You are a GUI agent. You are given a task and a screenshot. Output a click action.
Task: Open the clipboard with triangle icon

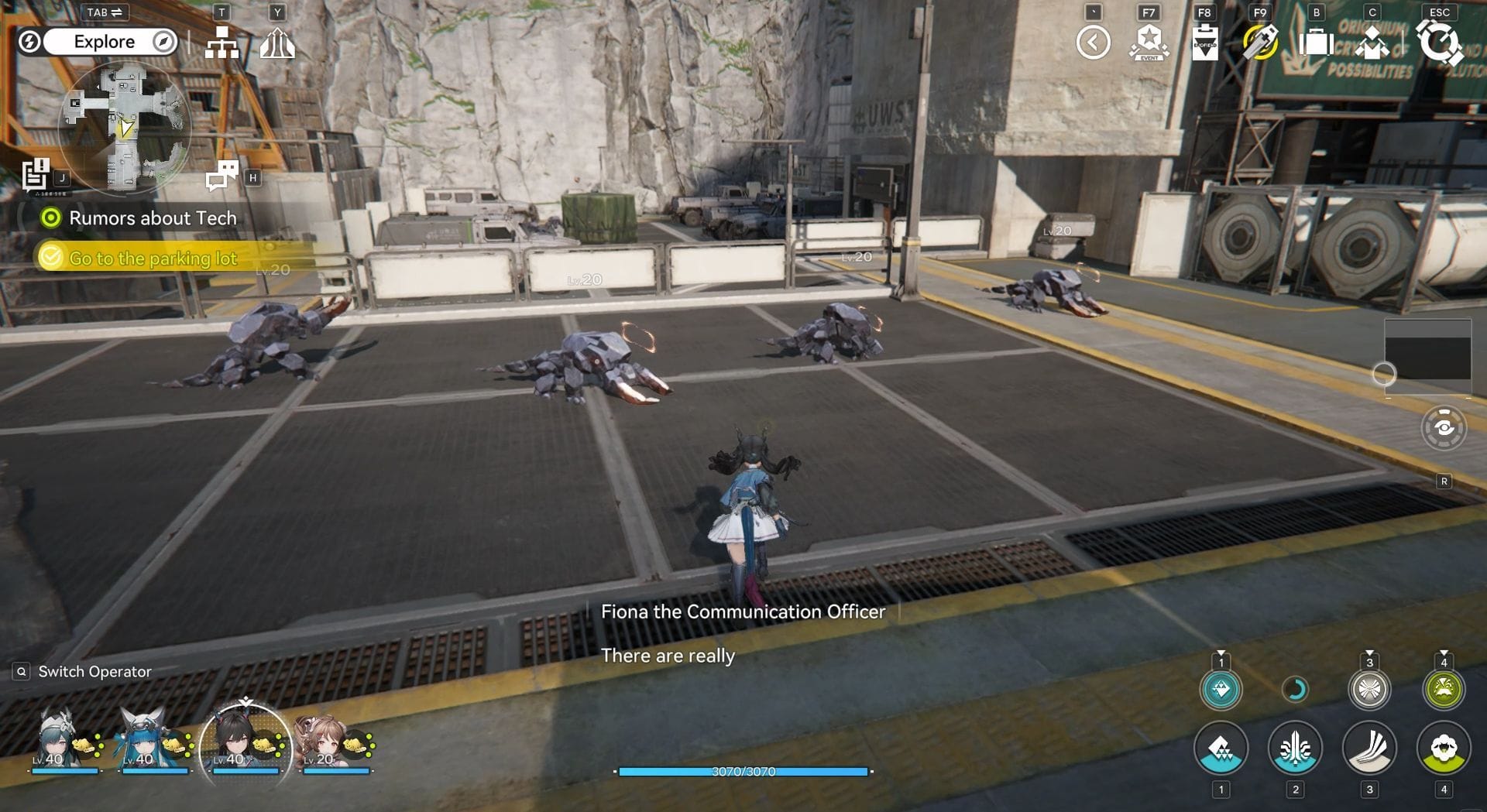(1204, 43)
